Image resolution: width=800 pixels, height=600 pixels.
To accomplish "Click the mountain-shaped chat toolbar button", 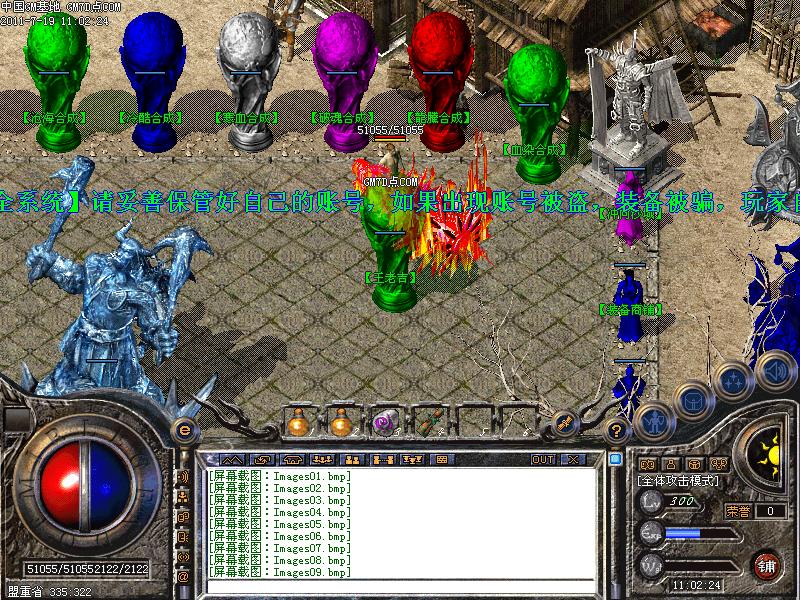I will coord(231,459).
